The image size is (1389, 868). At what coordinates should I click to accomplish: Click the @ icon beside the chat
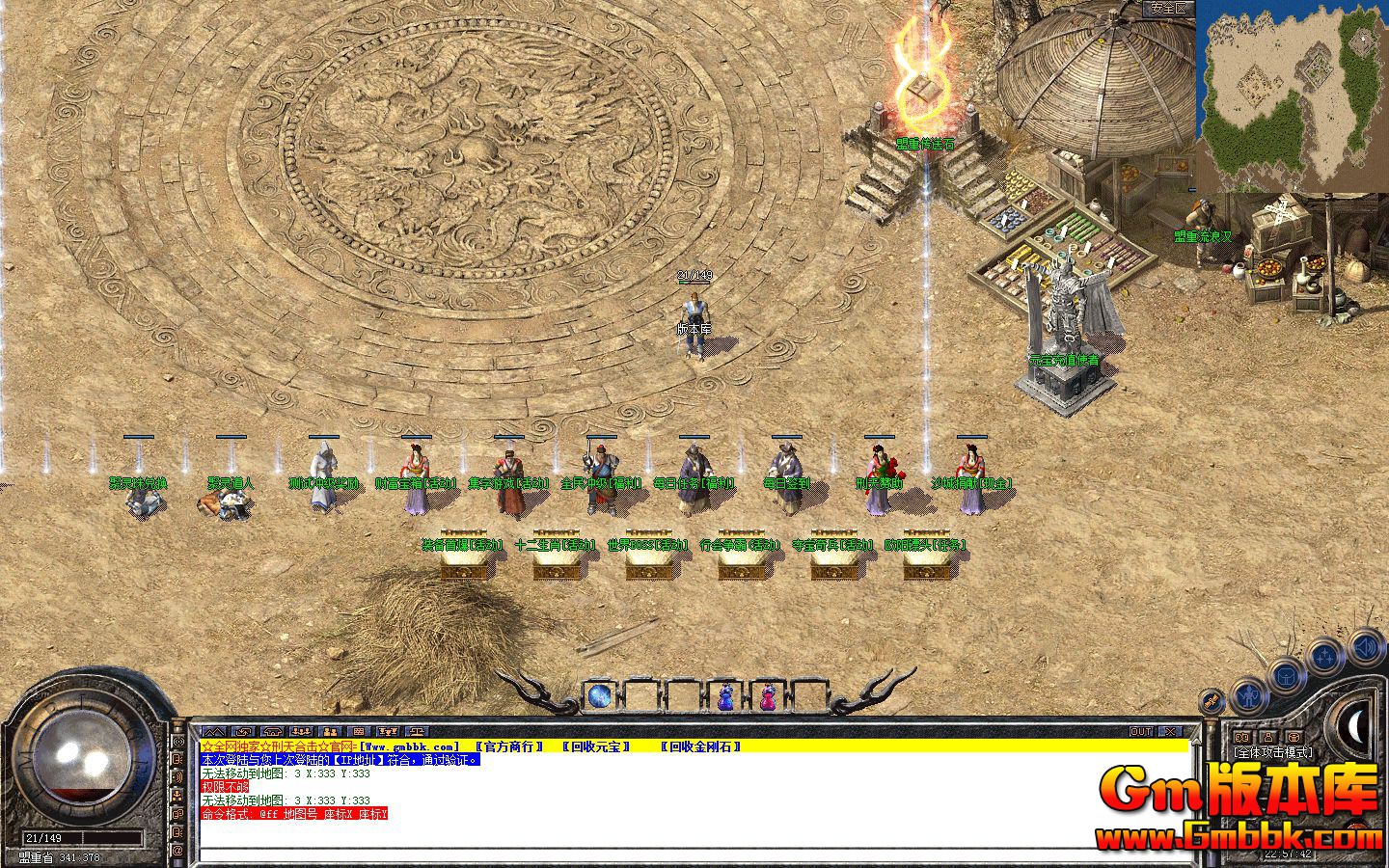(x=177, y=851)
